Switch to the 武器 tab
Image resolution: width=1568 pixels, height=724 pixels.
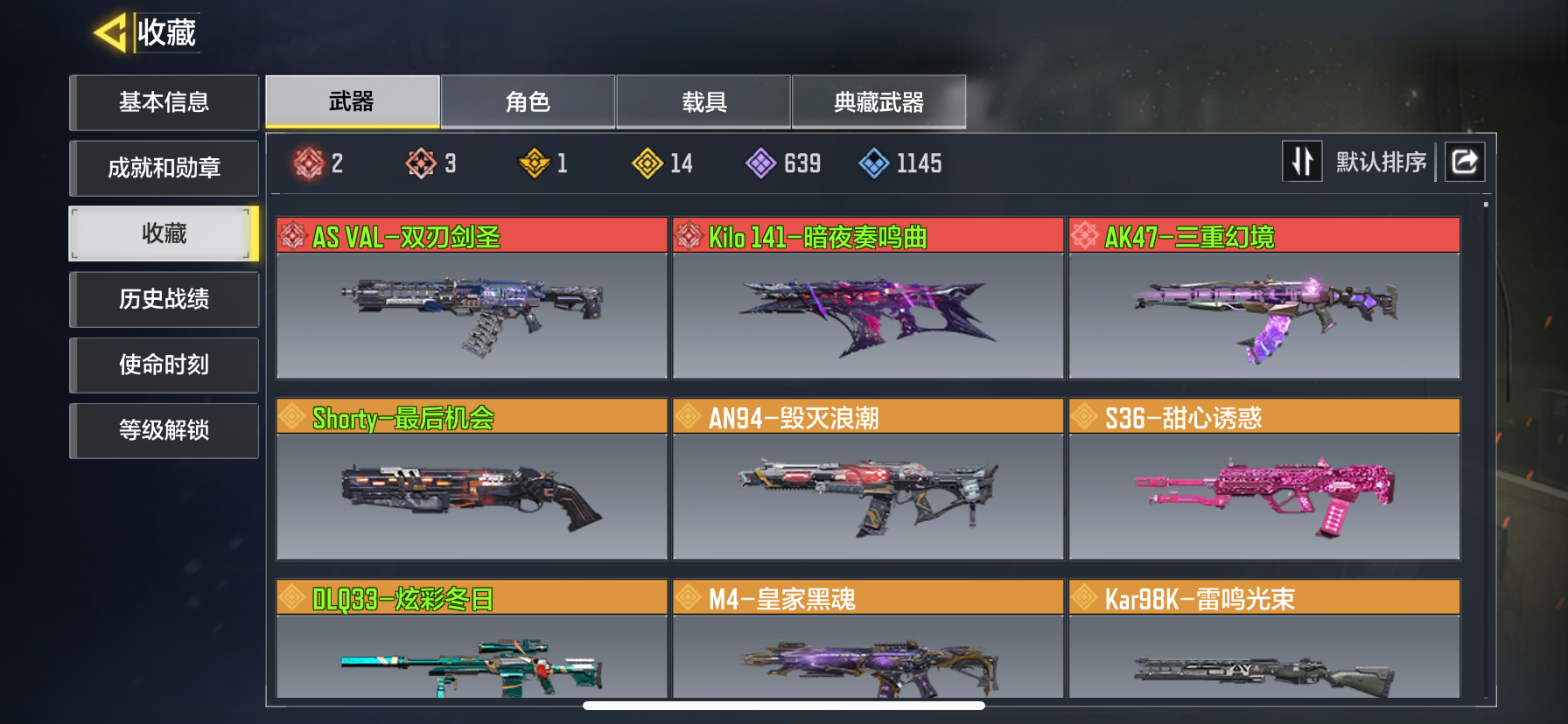click(x=352, y=102)
